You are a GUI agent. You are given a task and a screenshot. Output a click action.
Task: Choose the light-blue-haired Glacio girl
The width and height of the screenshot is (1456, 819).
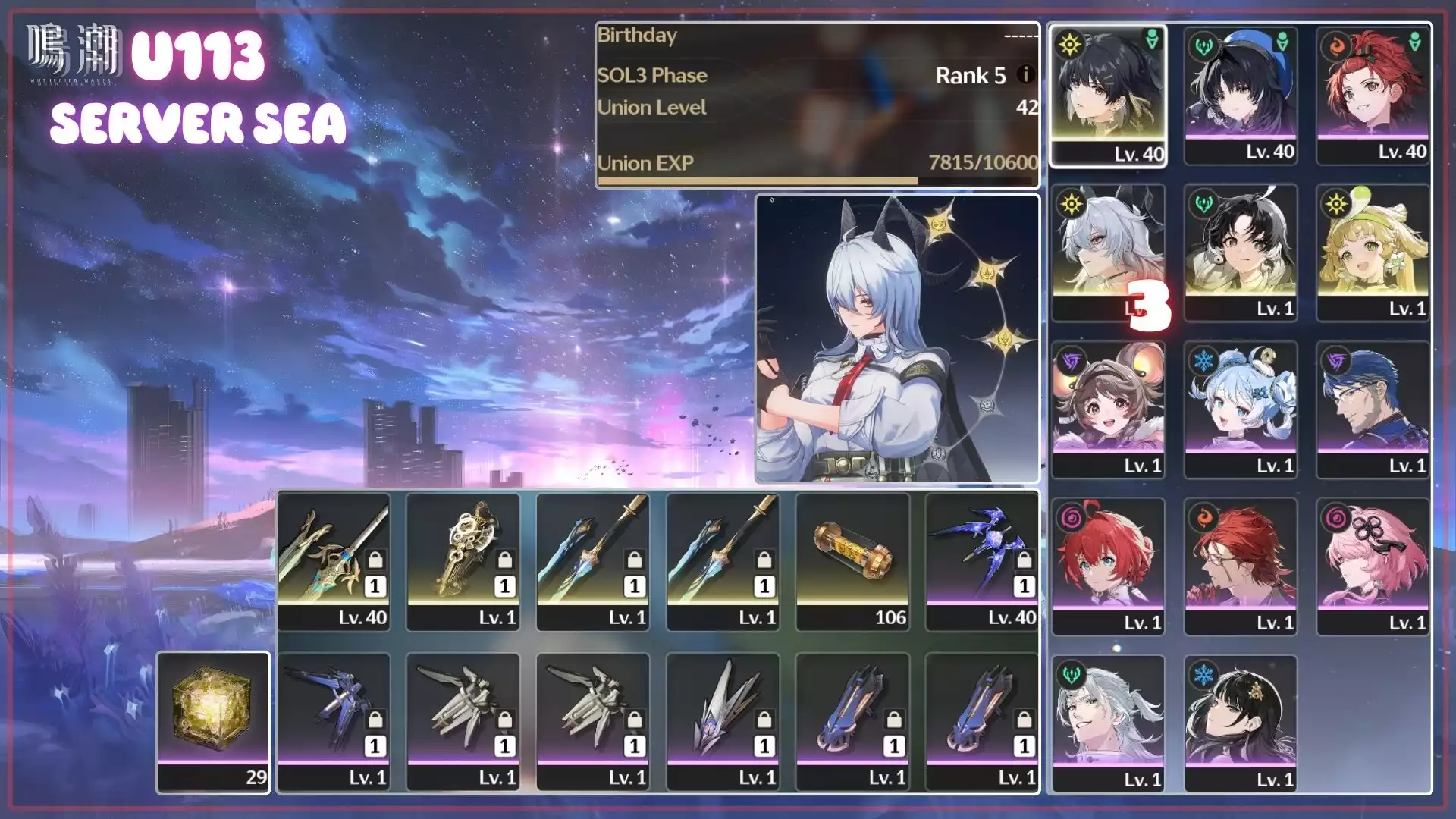1241,409
